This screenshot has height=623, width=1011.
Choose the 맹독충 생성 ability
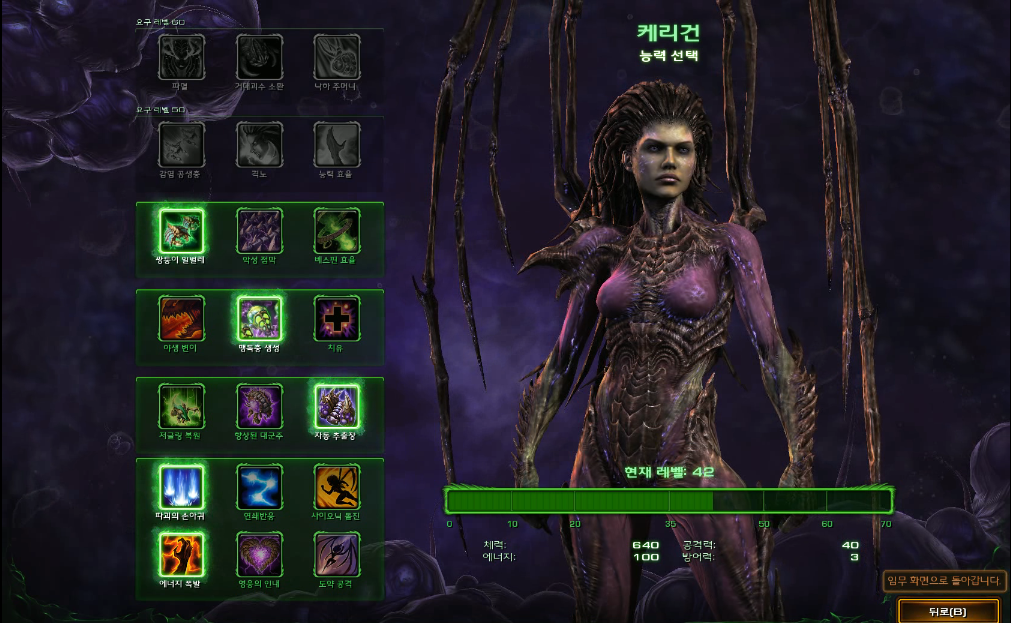[x=259, y=318]
